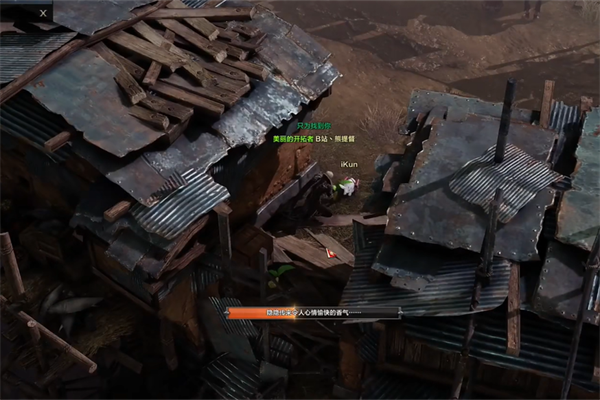Close the panel with the X button

pyautogui.click(x=43, y=13)
